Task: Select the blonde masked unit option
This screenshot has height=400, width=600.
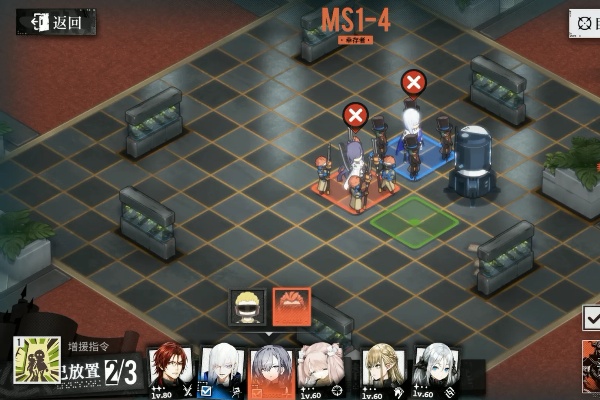Action: pos(248,305)
